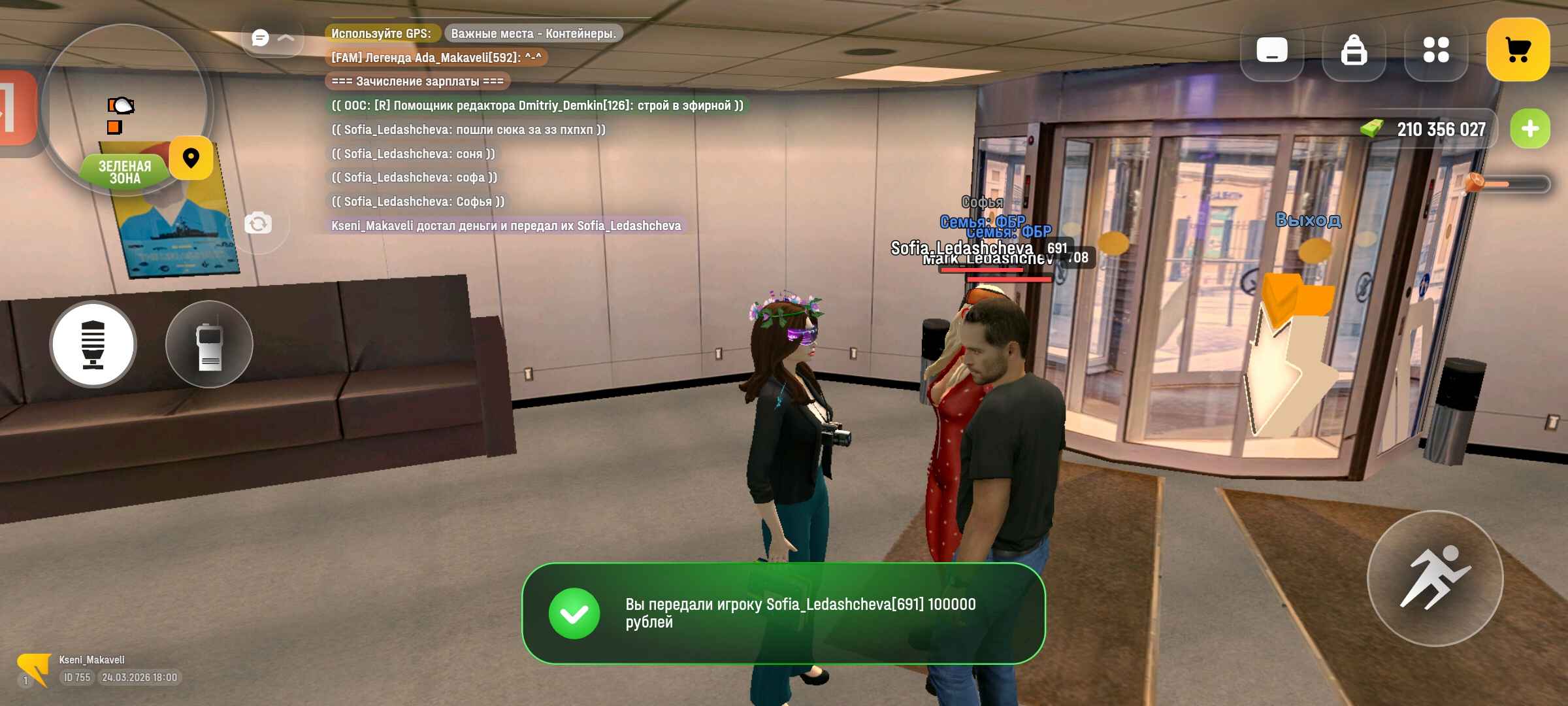Tap the keyboard chat input button
This screenshot has width=1568, height=706.
[1271, 50]
